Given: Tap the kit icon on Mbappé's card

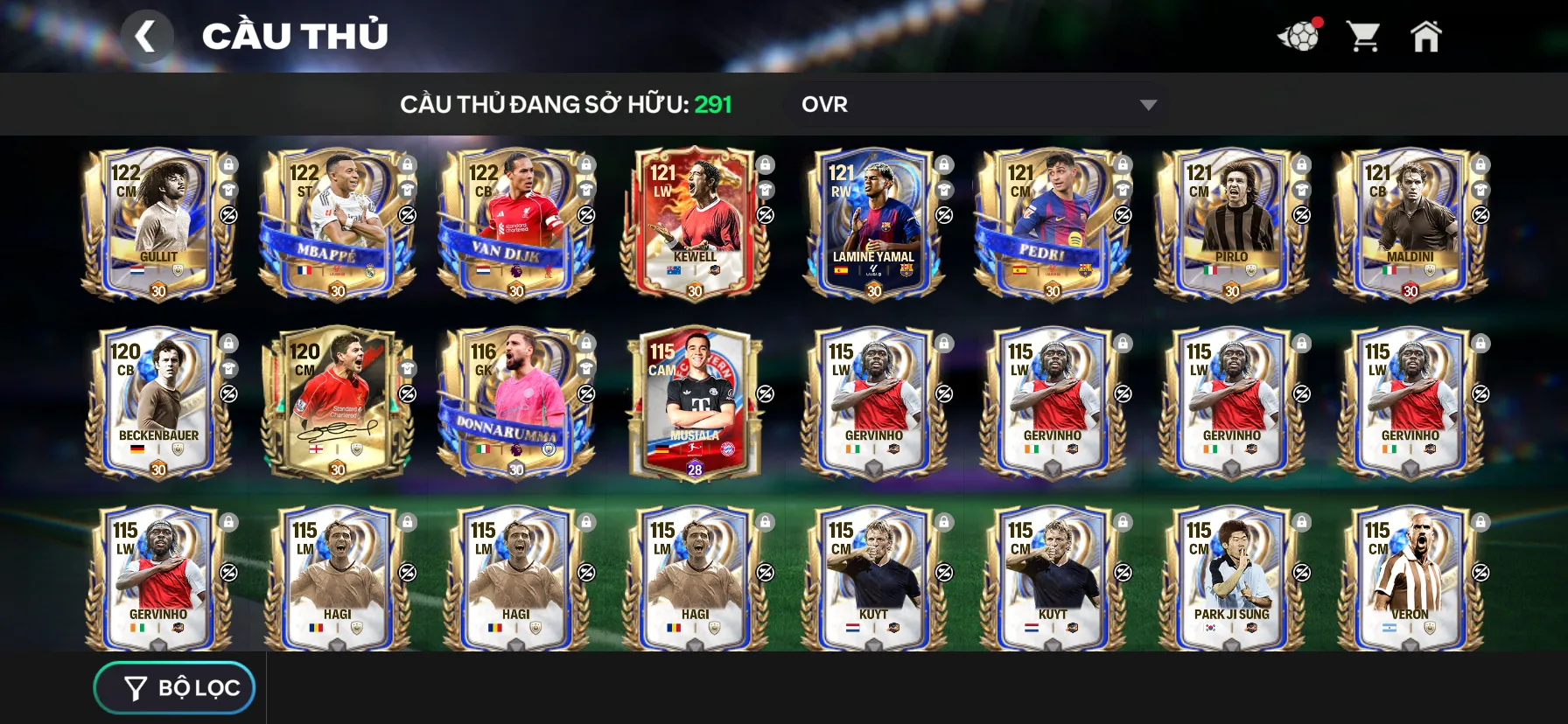Looking at the screenshot, I should [x=406, y=190].
